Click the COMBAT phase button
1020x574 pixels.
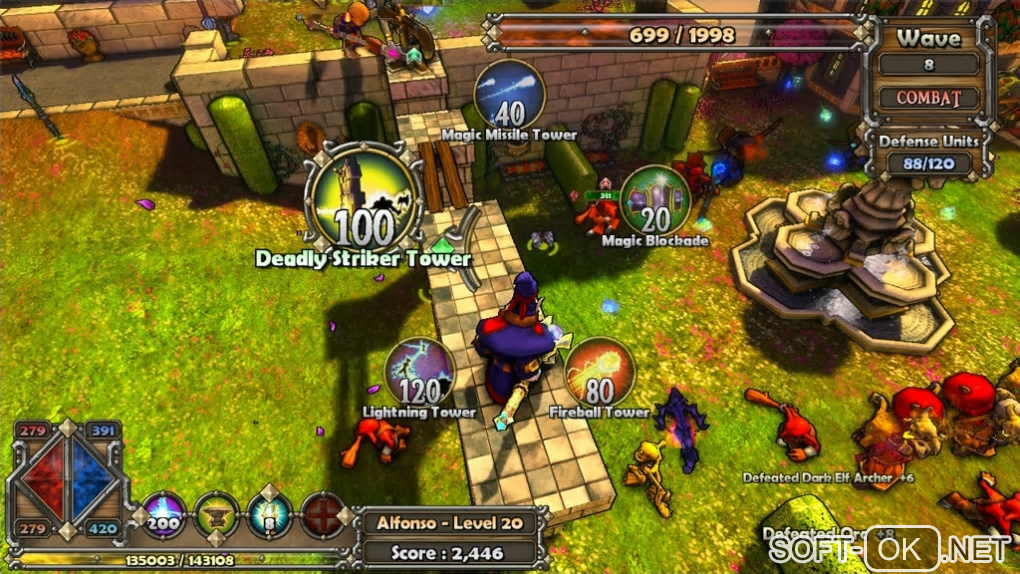coord(929,98)
